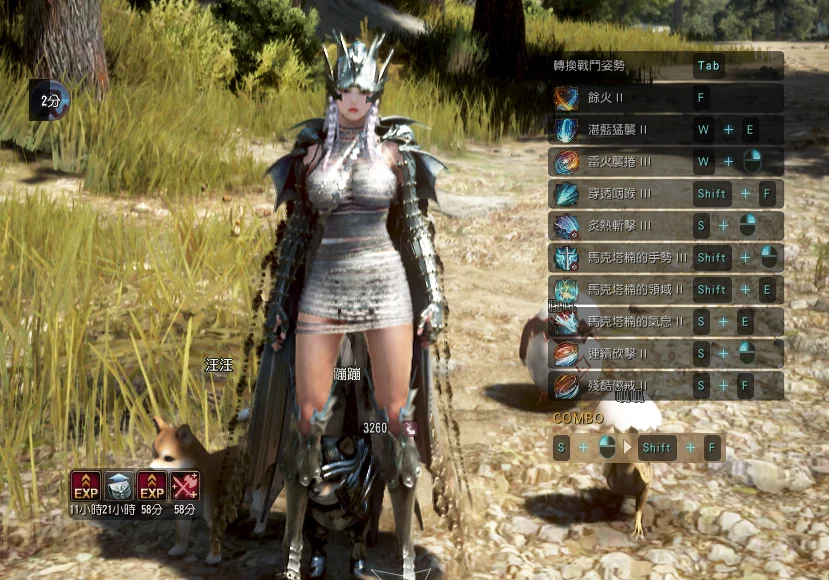This screenshot has width=829, height=580.
Task: Select the 餘火 II skill icon
Action: (x=566, y=98)
